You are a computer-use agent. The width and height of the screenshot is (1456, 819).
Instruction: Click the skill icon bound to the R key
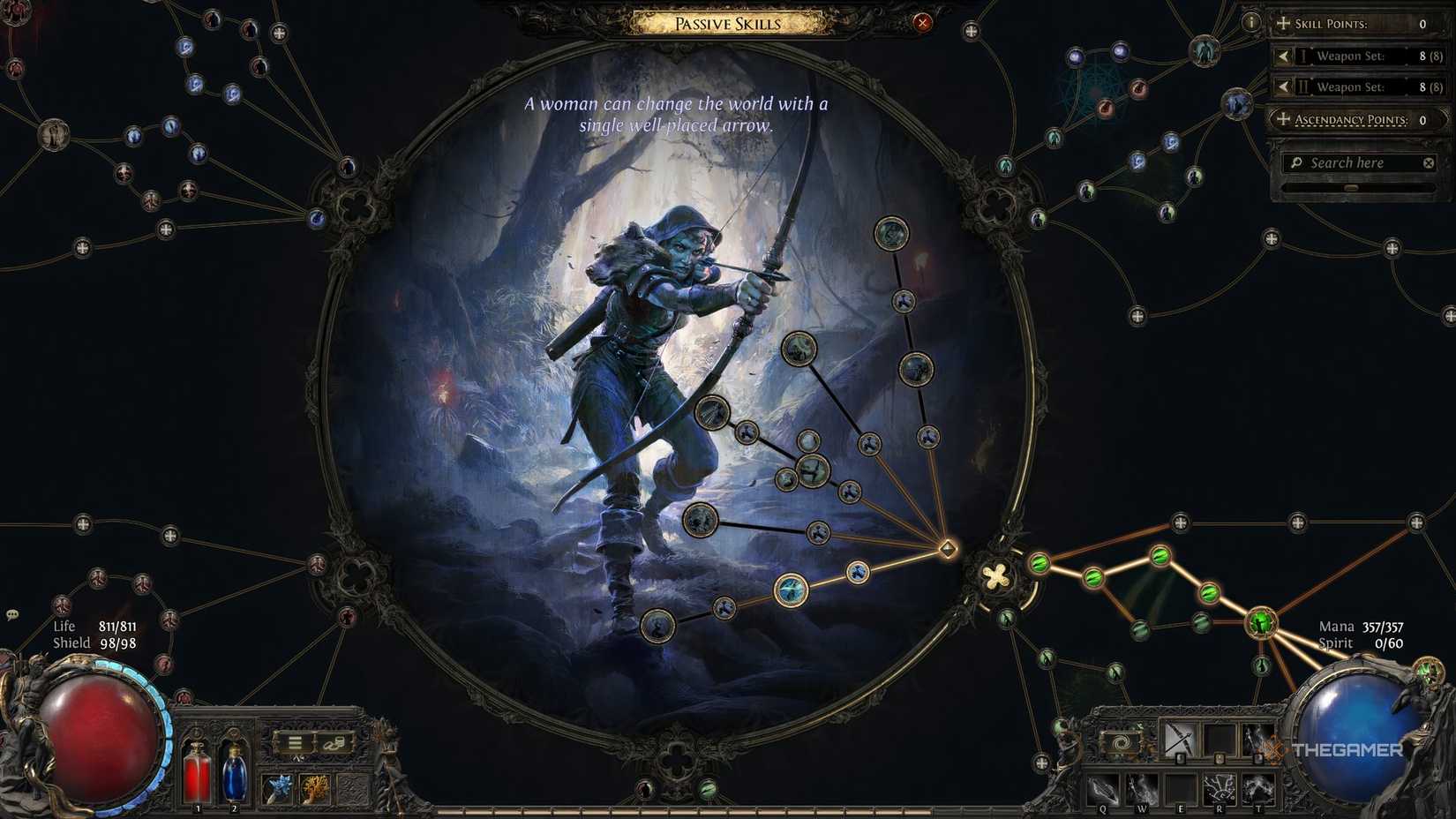coord(1219,789)
